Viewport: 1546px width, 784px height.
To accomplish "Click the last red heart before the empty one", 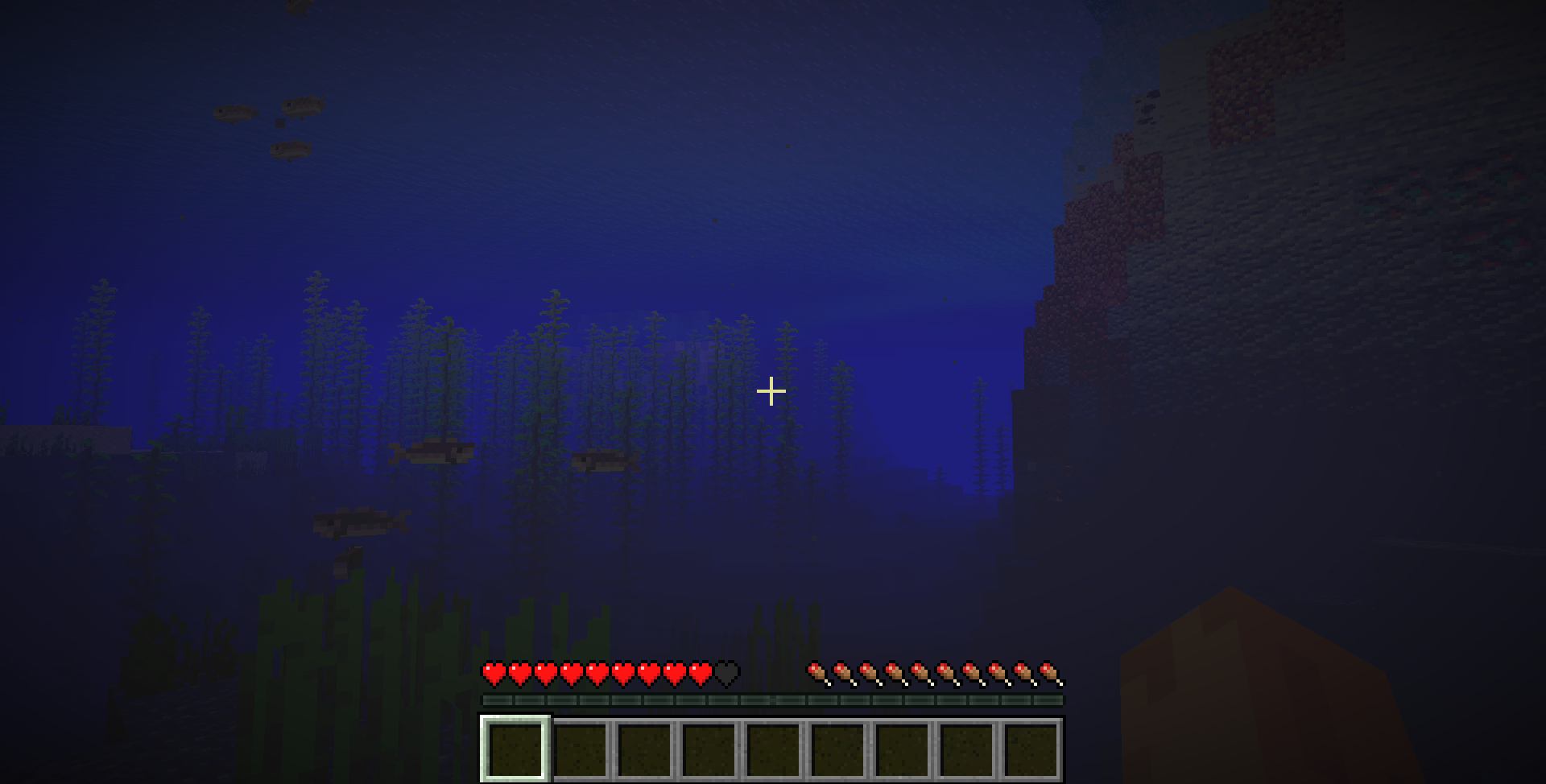I will tap(699, 671).
